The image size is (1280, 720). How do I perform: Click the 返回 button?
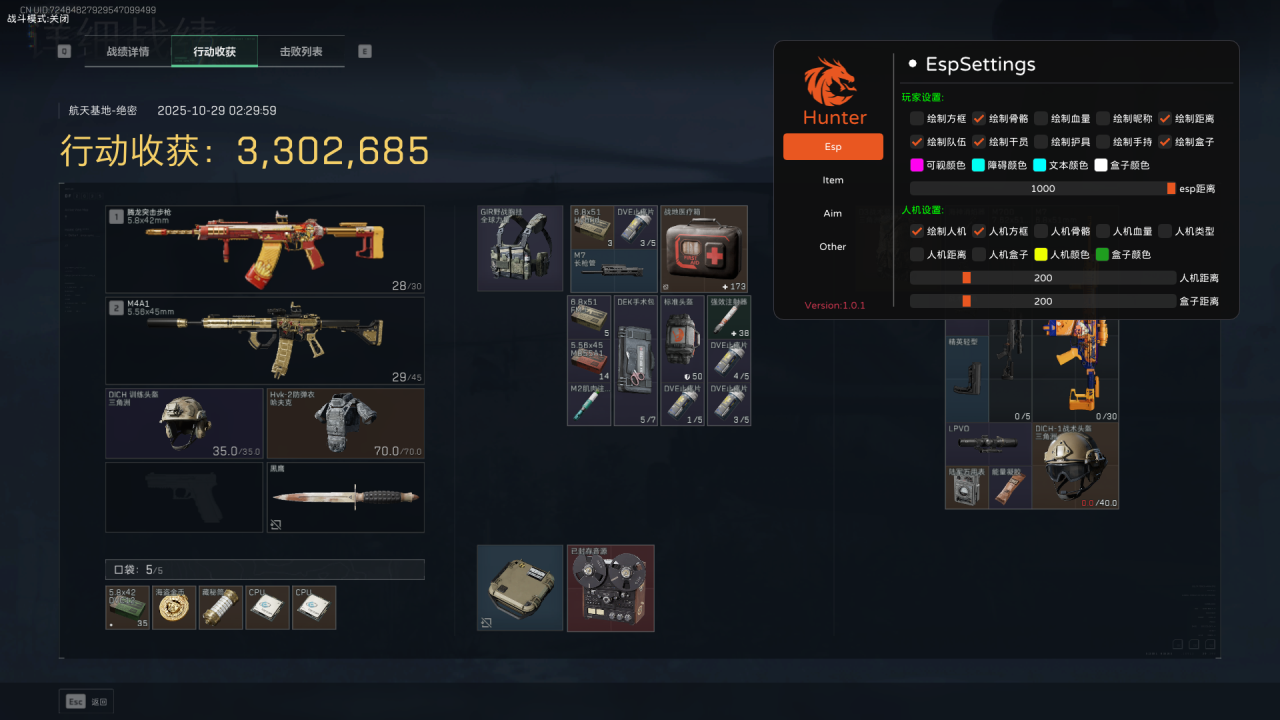87,702
